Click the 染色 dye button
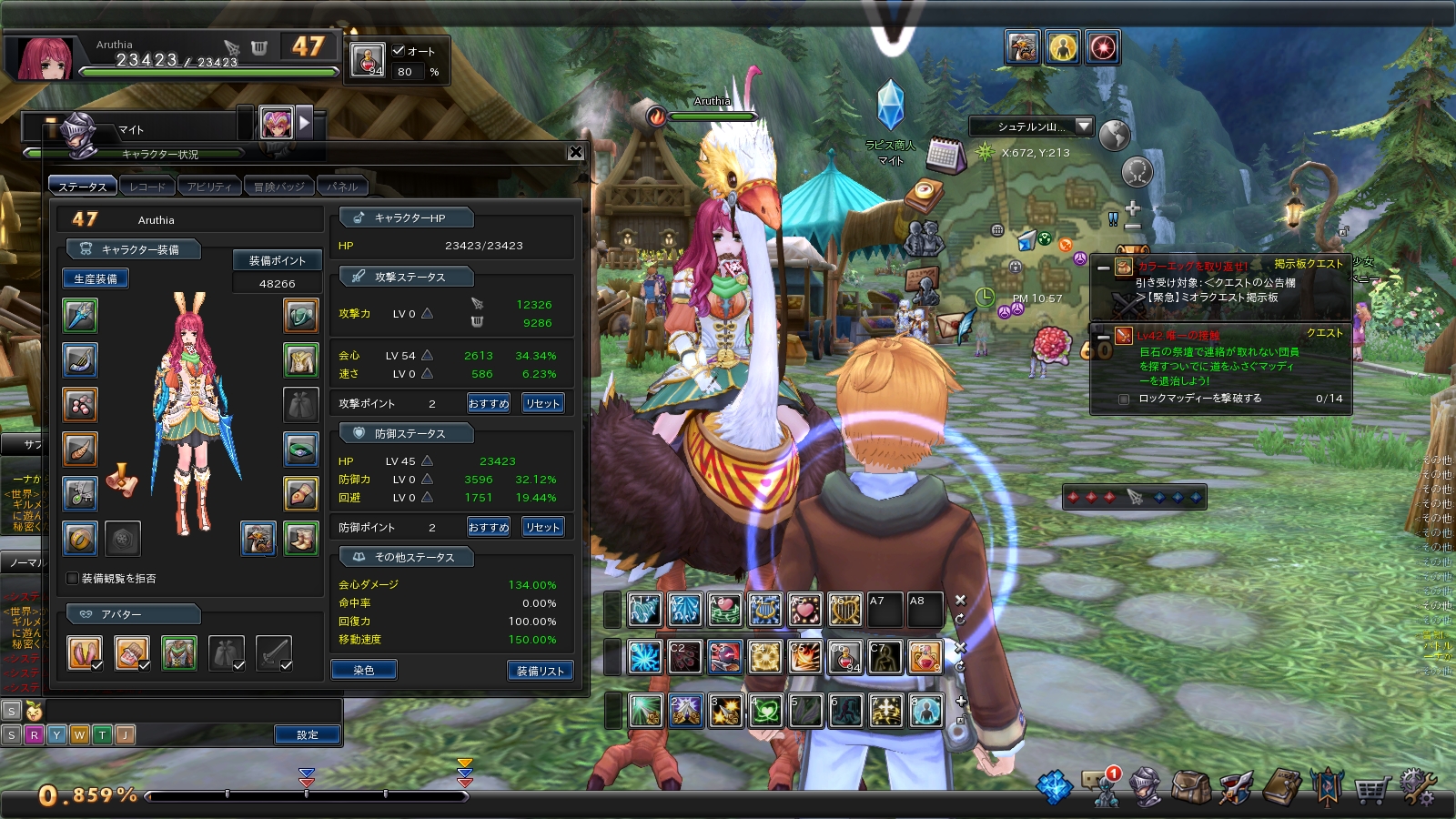Screen dimensions: 1456x819 pos(364,670)
